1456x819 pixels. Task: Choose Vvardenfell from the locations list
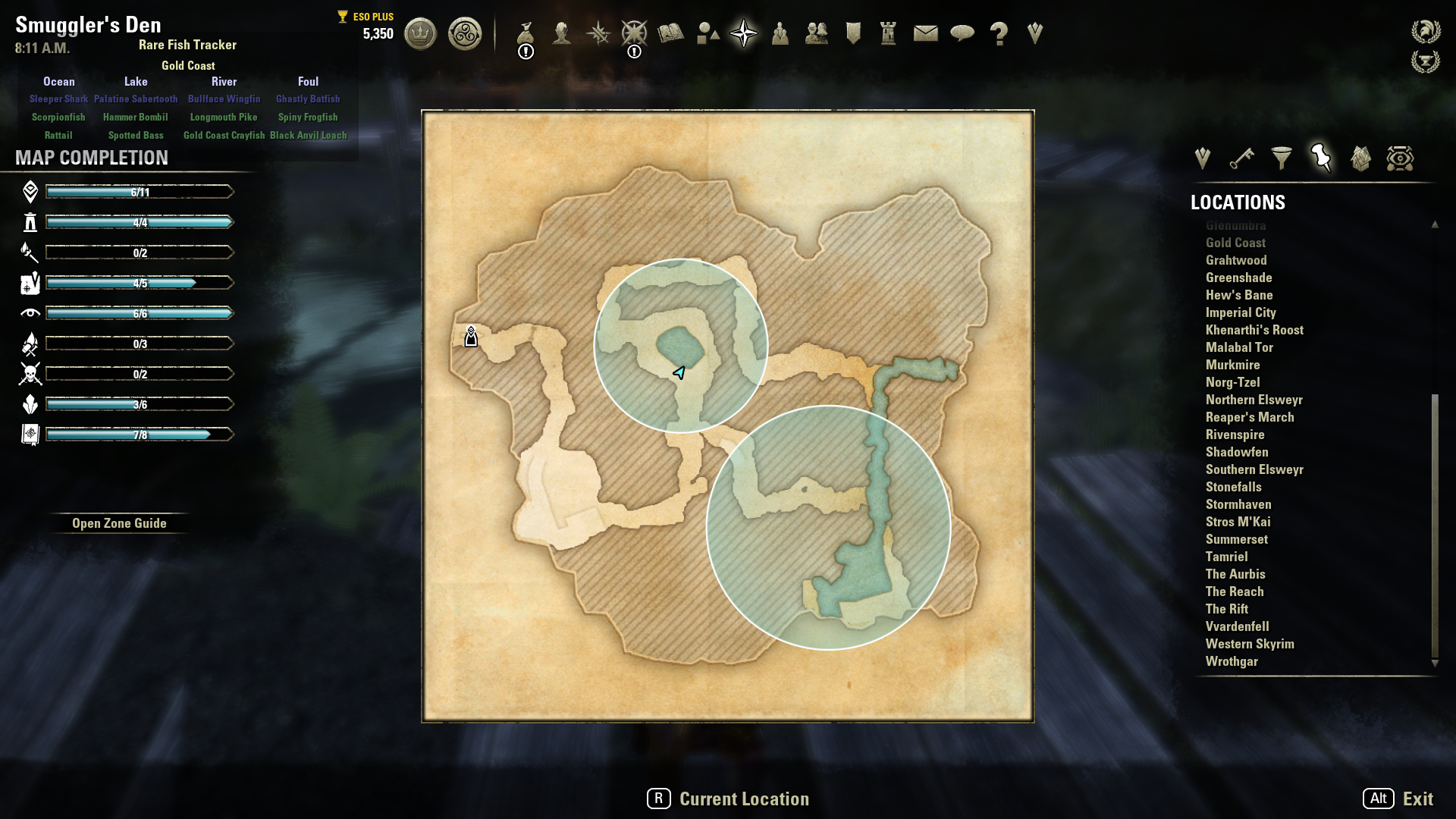[x=1237, y=626]
